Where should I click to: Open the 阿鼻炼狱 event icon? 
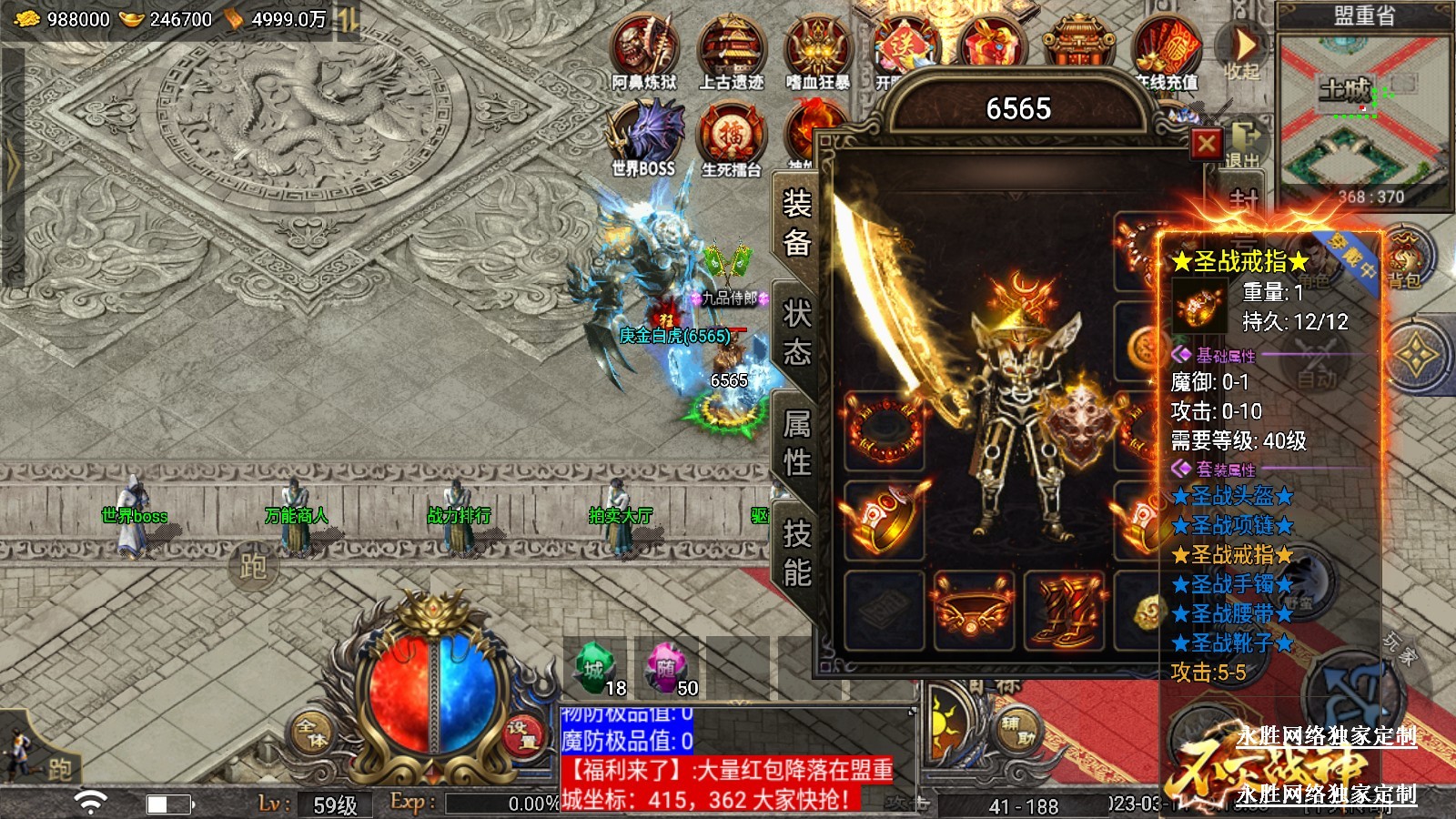644,50
